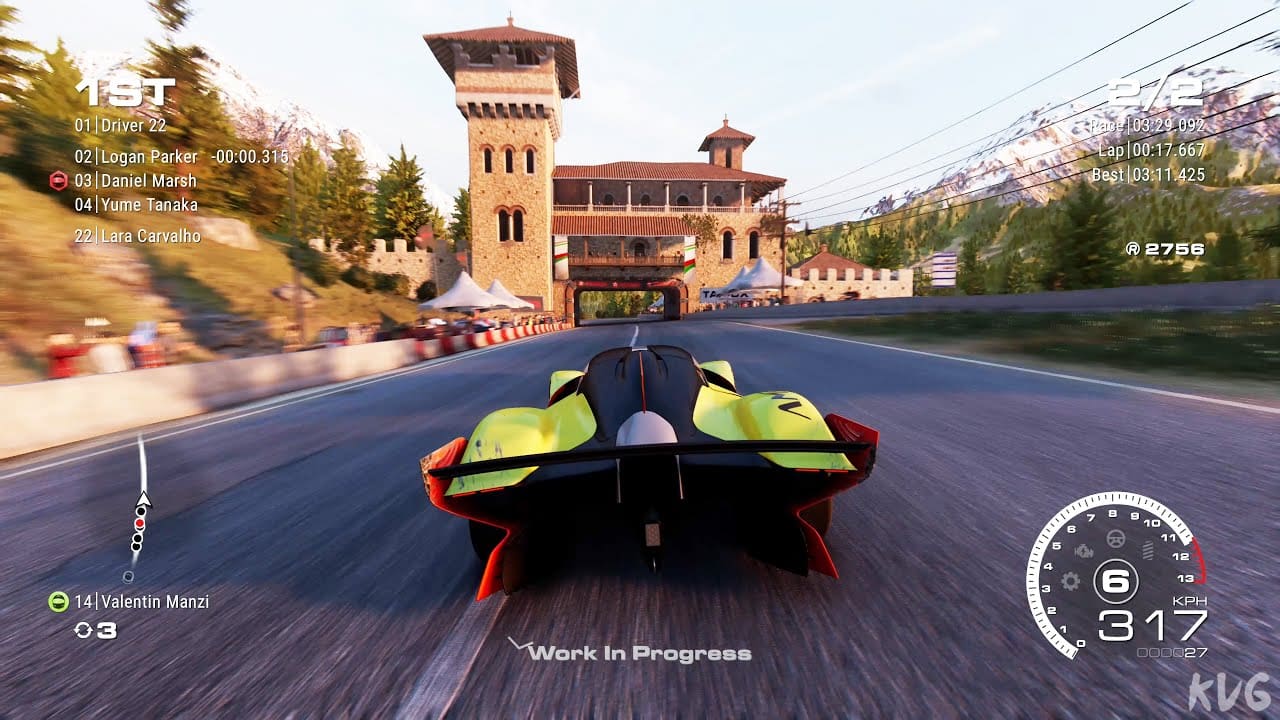Click the steering wheel damage icon

tap(1116, 539)
